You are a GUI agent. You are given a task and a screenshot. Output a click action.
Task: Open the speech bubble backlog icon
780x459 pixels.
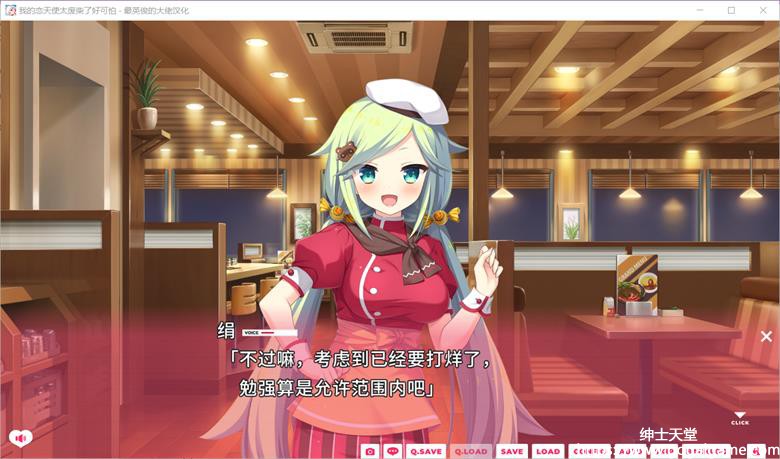[x=393, y=451]
